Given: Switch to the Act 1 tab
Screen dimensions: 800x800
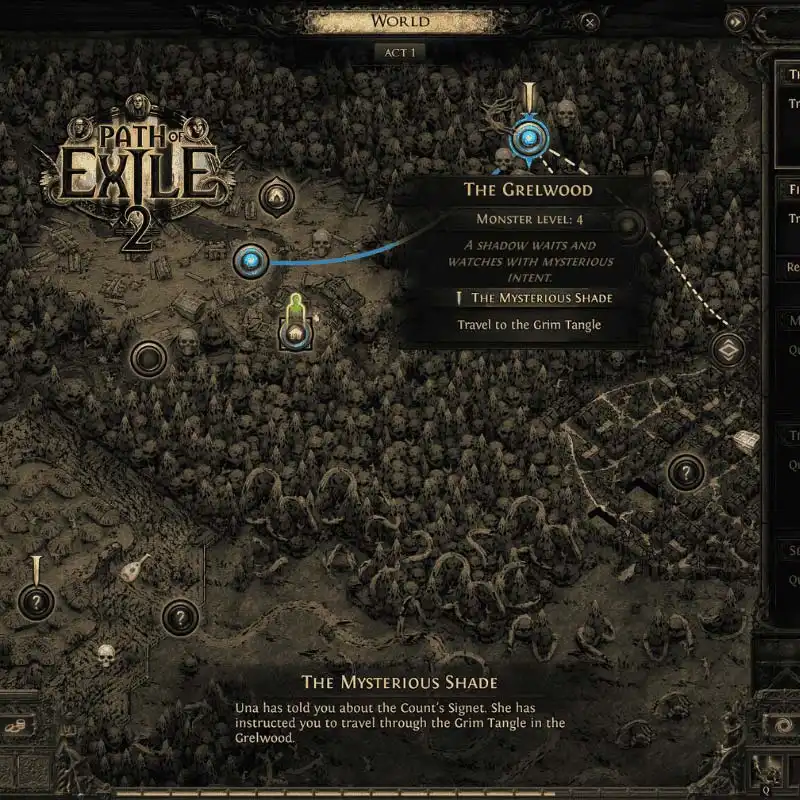Looking at the screenshot, I should coord(400,52).
